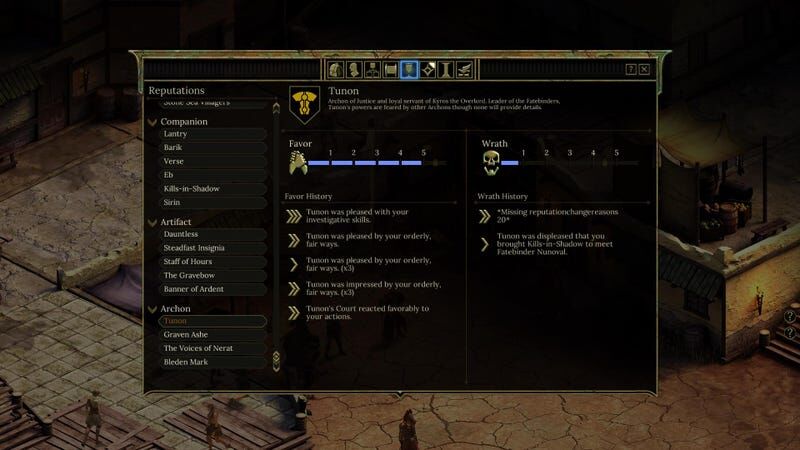Select The Voices of Nerat
The image size is (800, 450).
199,348
